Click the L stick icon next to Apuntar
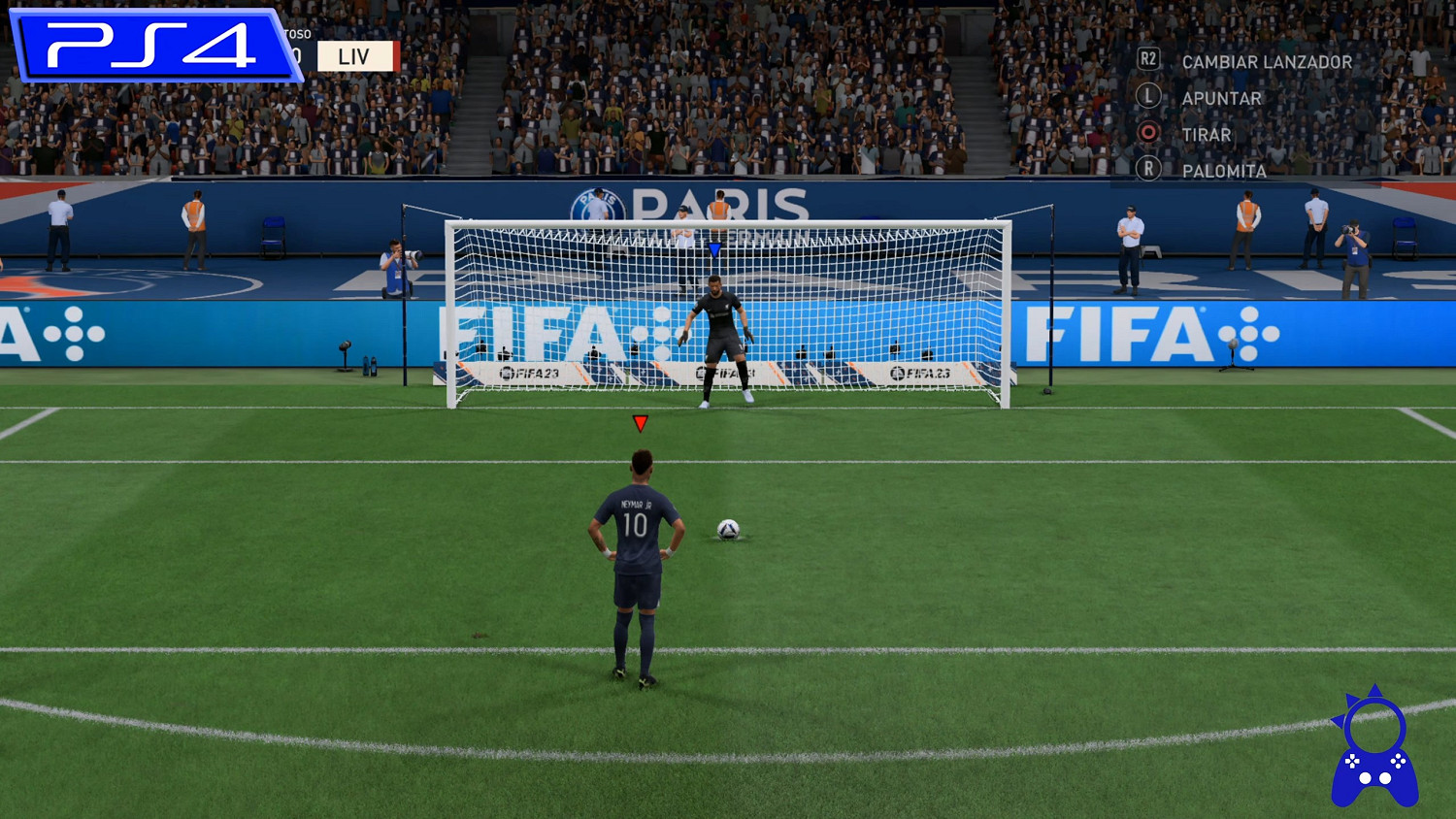 pyautogui.click(x=1150, y=97)
